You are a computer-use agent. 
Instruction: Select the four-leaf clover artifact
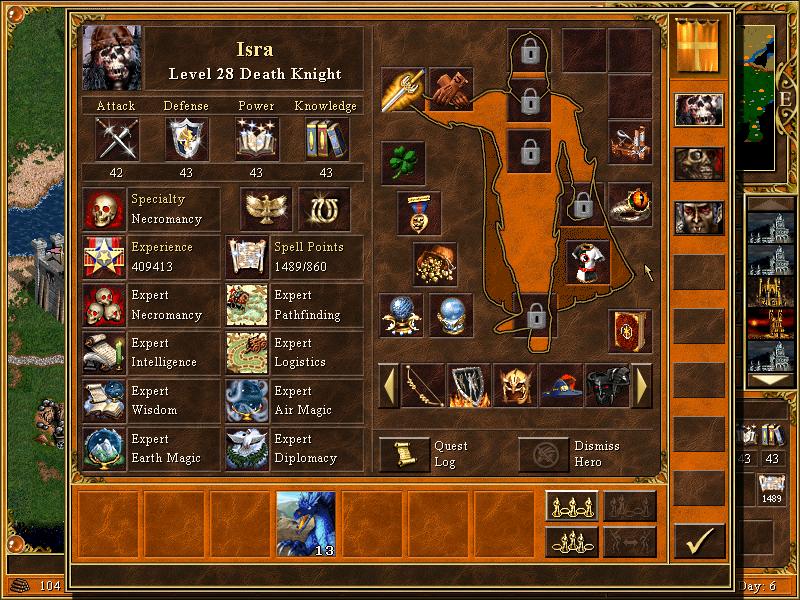[404, 162]
